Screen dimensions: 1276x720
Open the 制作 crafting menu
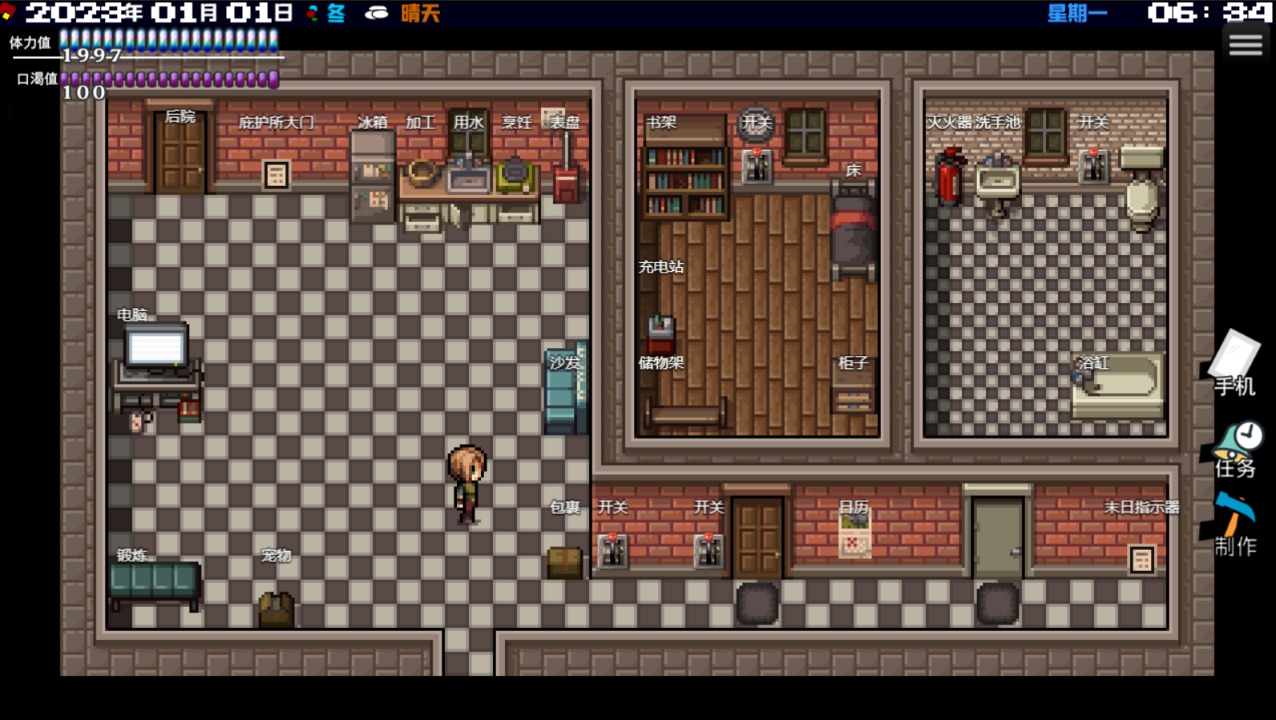[1235, 525]
